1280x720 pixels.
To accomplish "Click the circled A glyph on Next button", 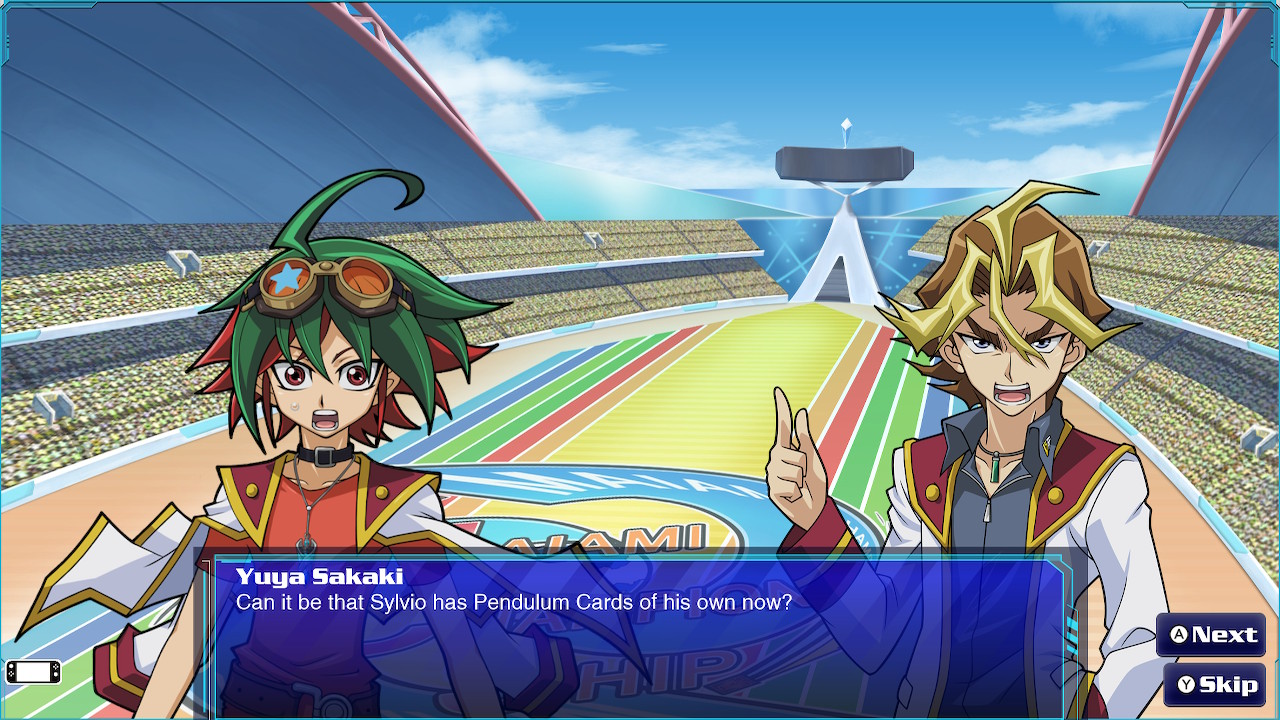I will (1180, 635).
